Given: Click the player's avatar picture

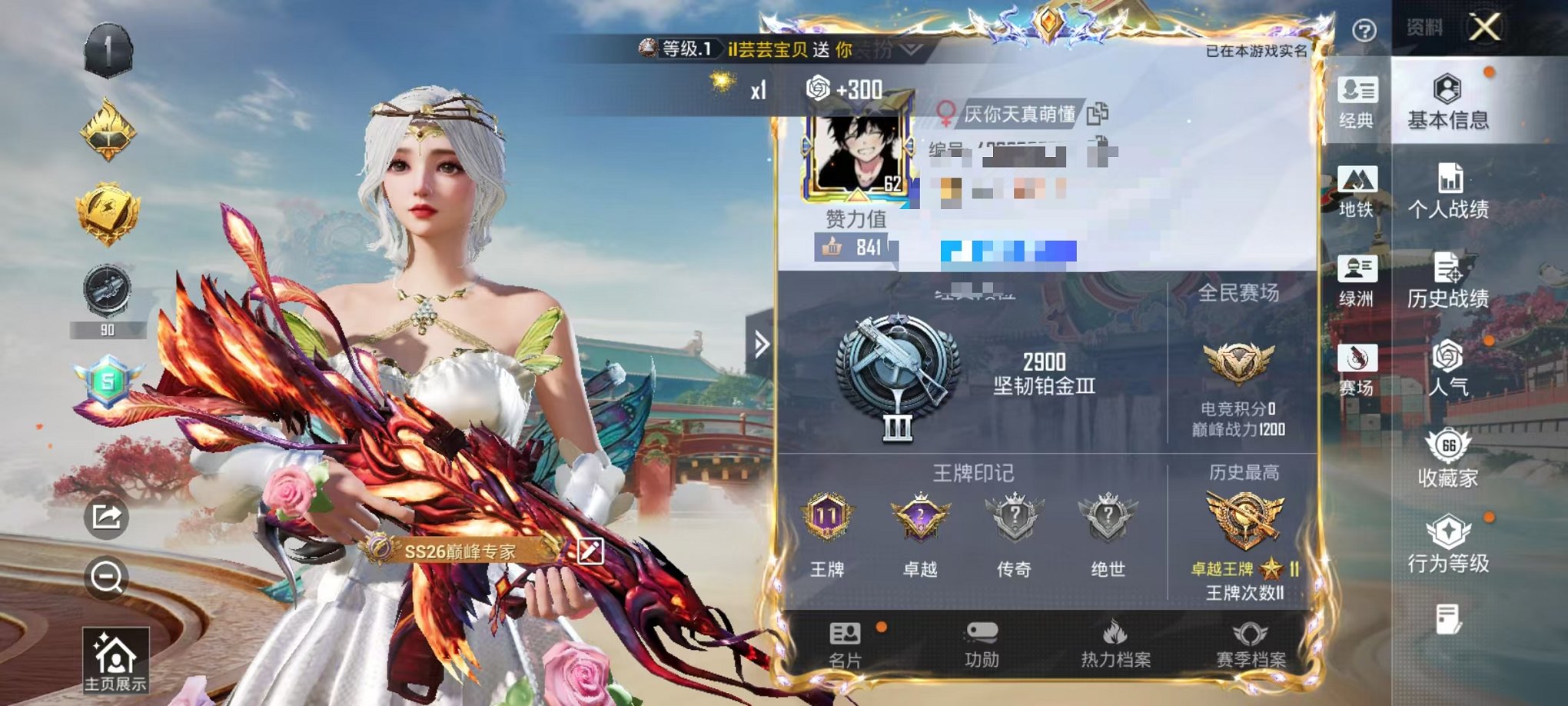Looking at the screenshot, I should pyautogui.click(x=859, y=154).
